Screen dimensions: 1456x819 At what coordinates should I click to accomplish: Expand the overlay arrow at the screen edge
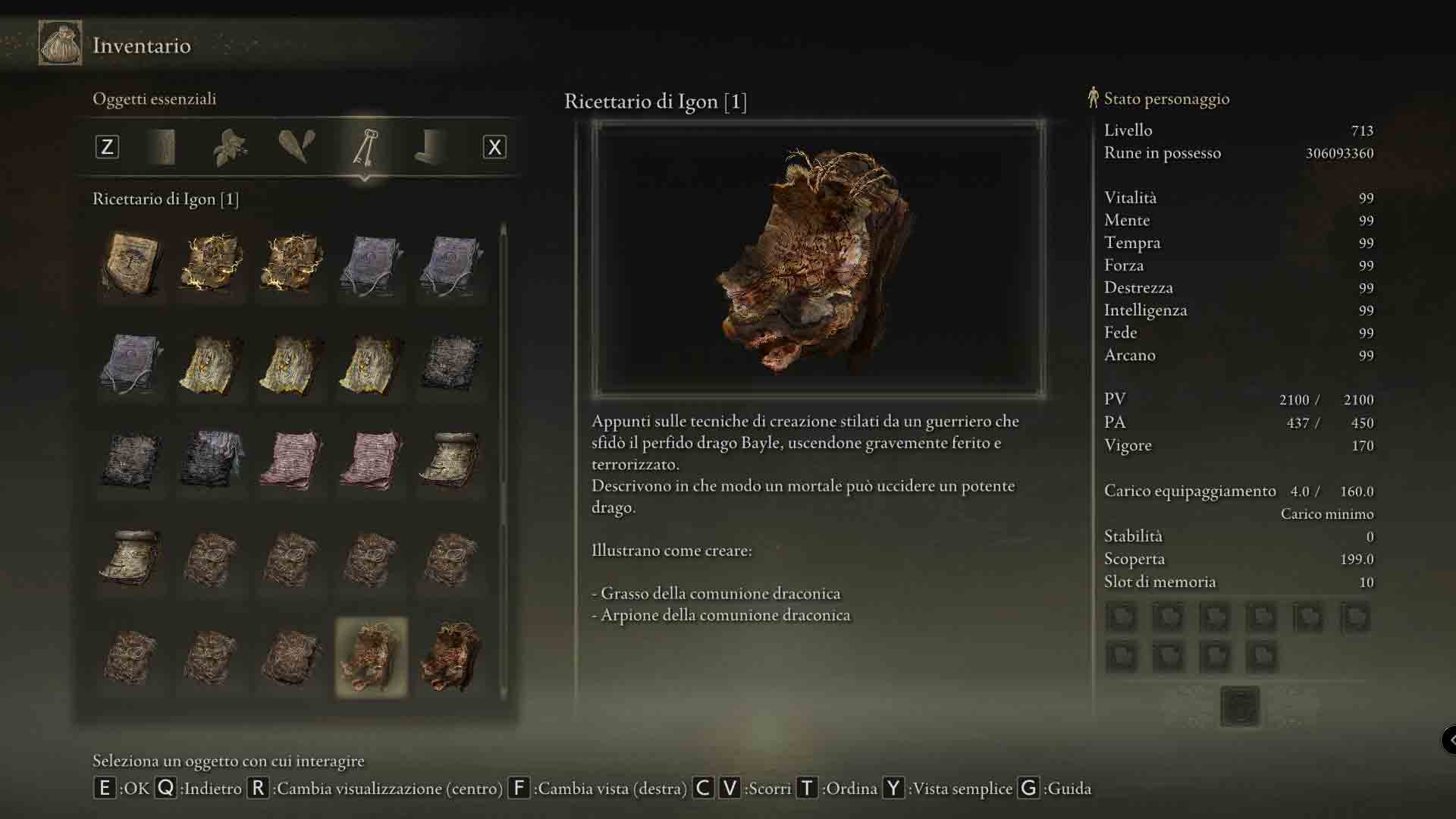(x=1449, y=739)
